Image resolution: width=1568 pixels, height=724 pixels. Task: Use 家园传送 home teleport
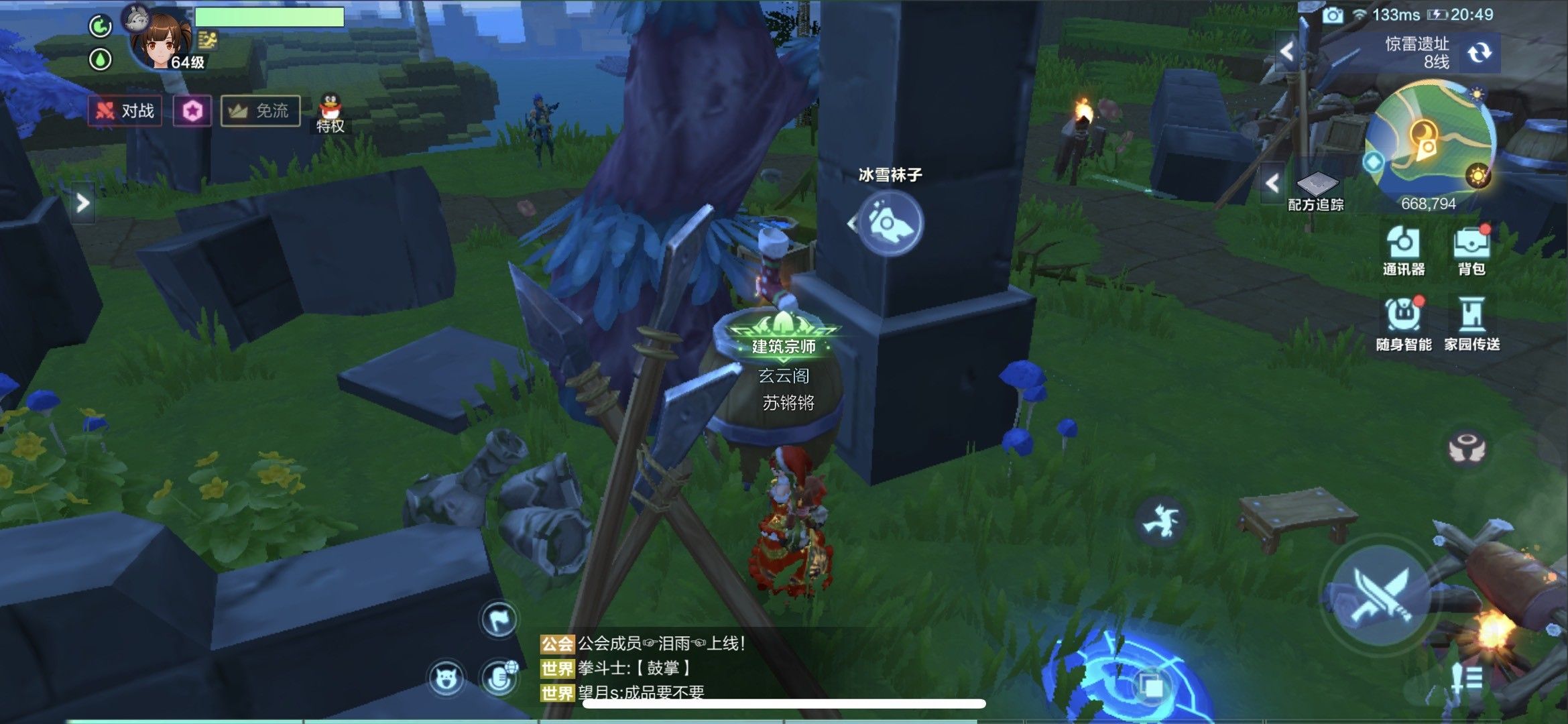pos(1471,324)
